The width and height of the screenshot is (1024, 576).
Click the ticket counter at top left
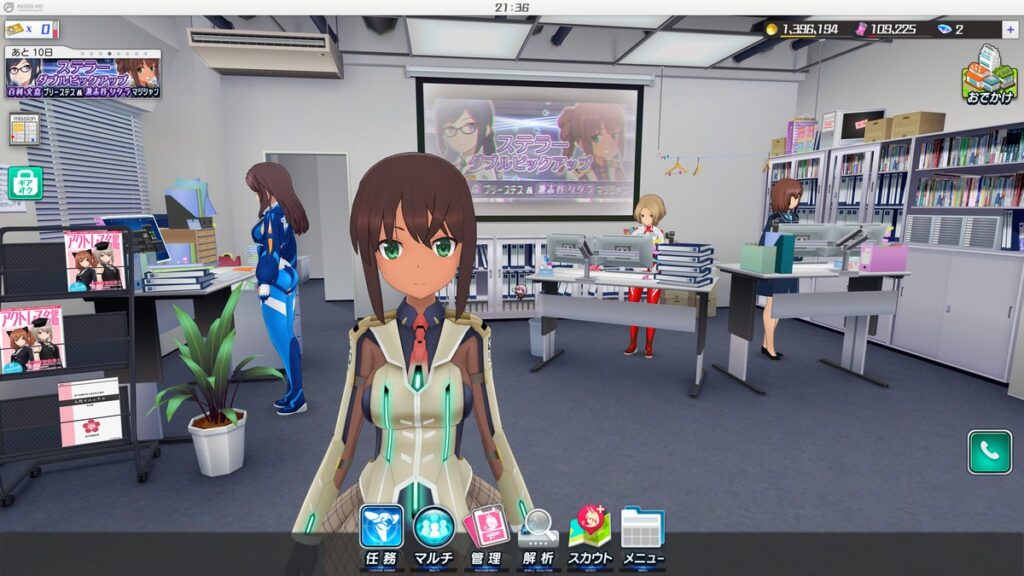30,30
